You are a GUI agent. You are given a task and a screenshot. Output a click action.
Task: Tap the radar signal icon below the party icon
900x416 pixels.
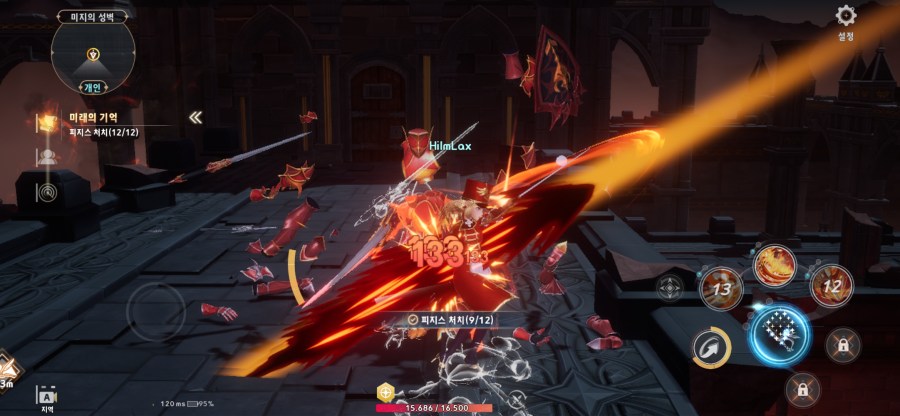(x=47, y=191)
